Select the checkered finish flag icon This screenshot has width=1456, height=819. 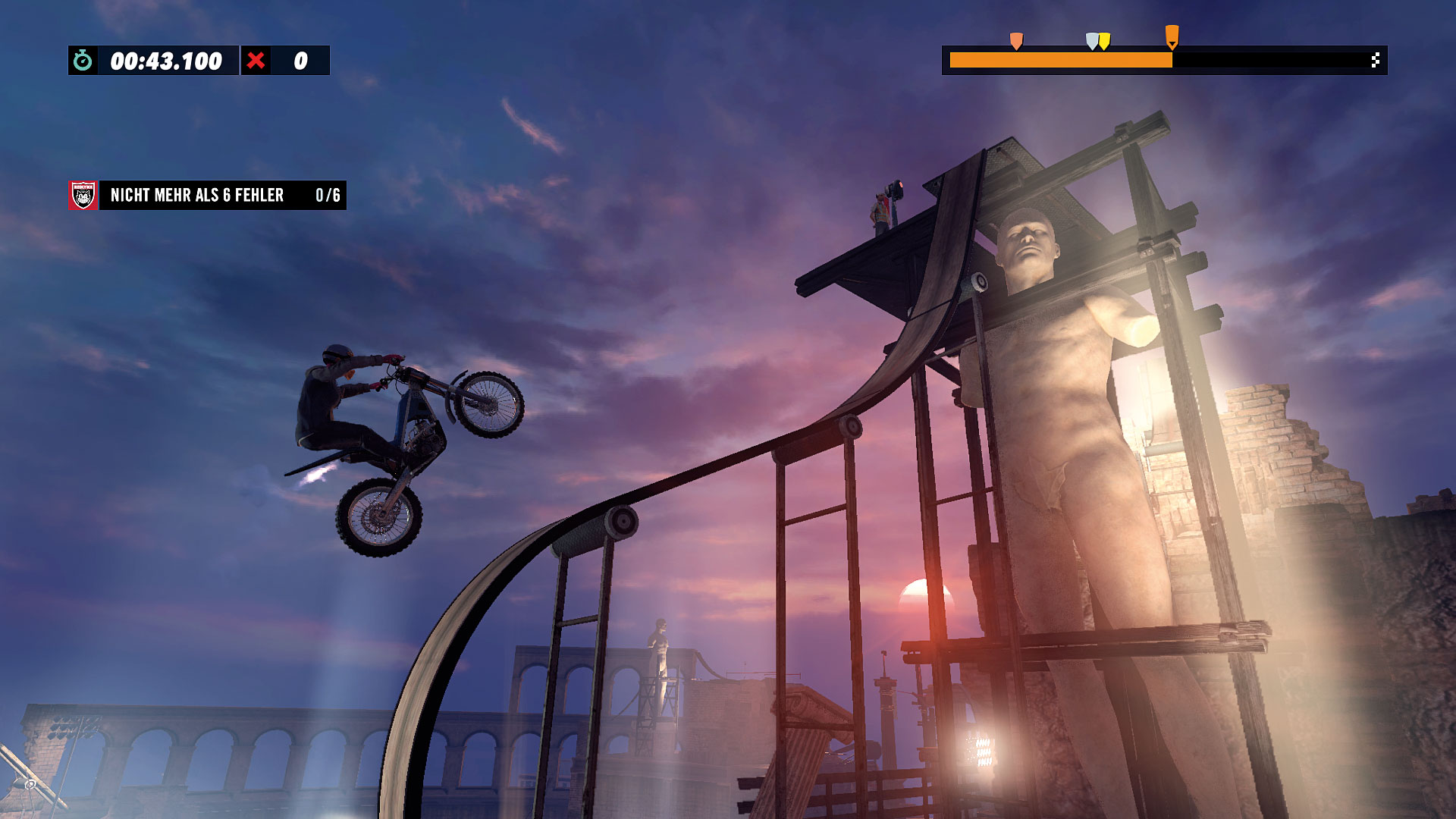(1375, 61)
